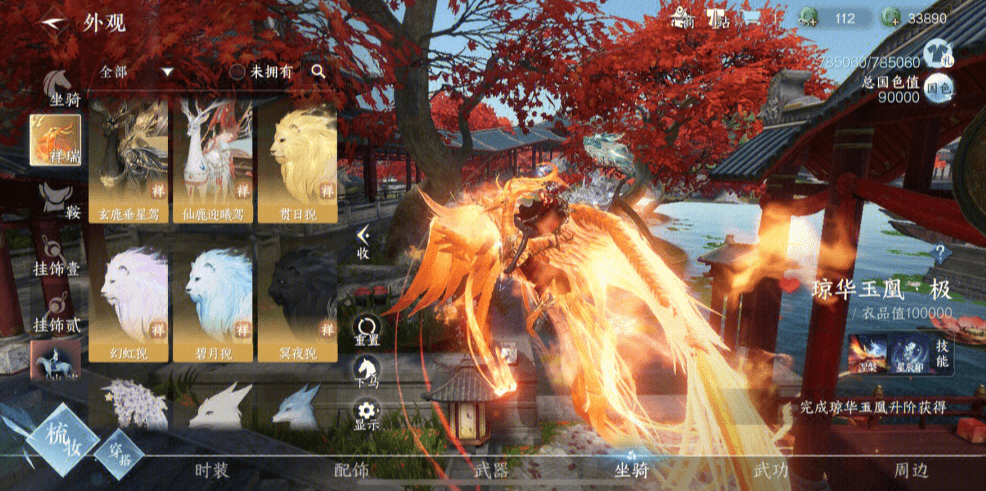Open the 挂饰壹 ornament category
The width and height of the screenshot is (986, 491).
55,255
